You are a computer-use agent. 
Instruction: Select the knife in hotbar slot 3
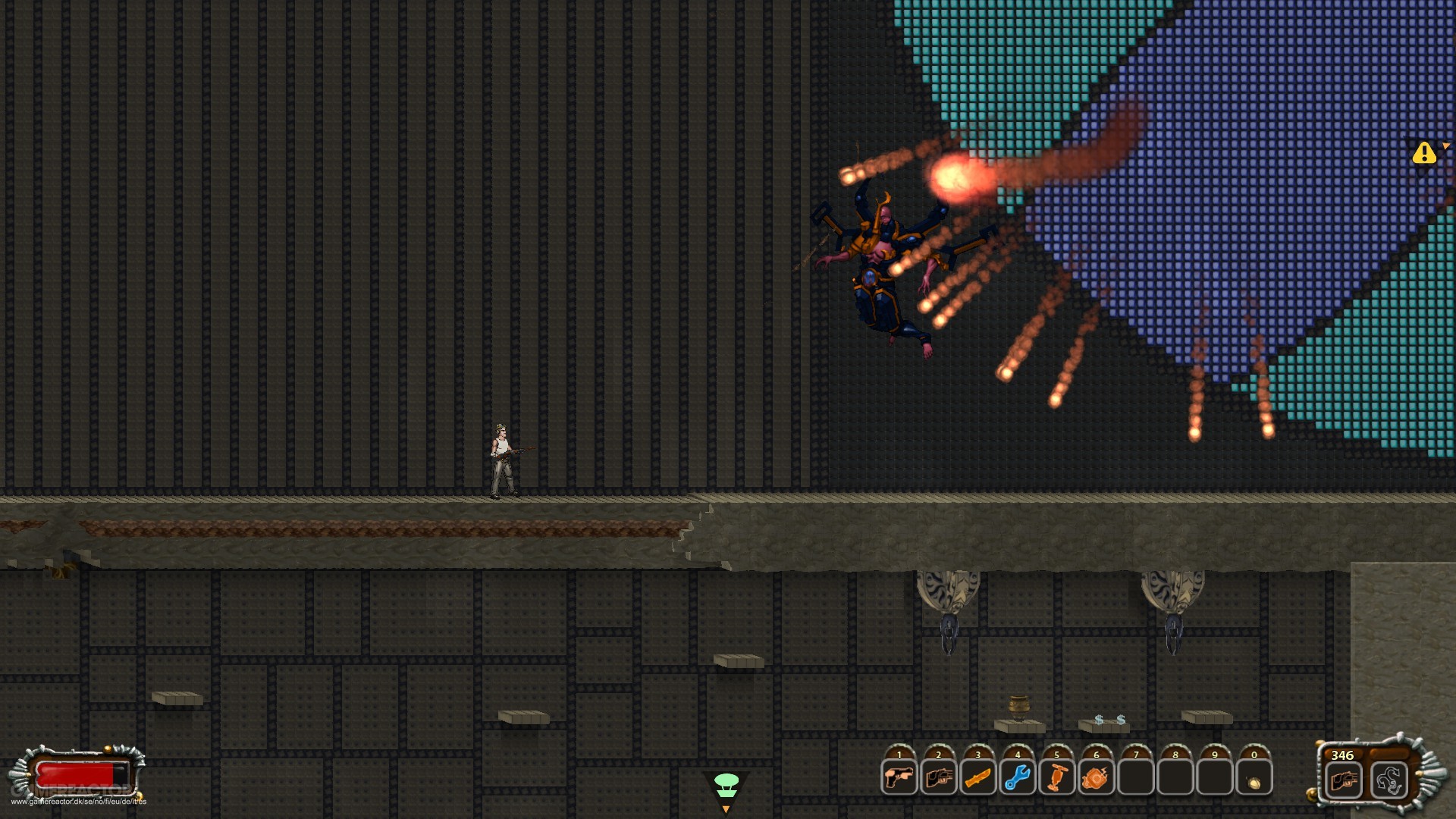[977, 777]
